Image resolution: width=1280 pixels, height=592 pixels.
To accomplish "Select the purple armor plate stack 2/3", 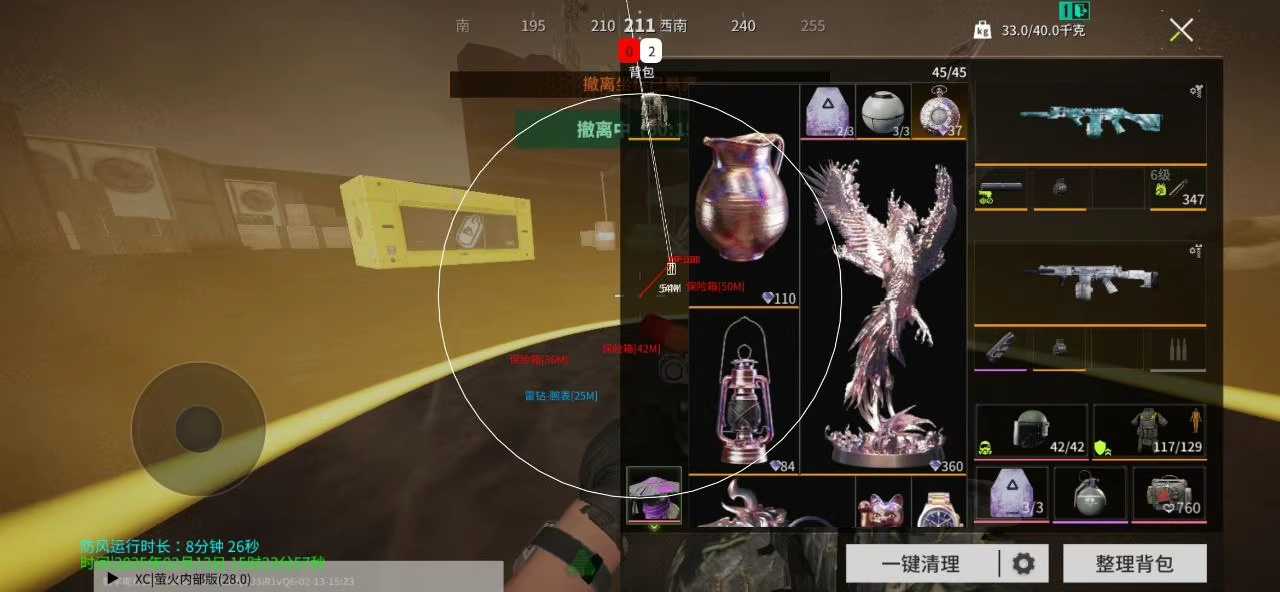I will point(827,112).
